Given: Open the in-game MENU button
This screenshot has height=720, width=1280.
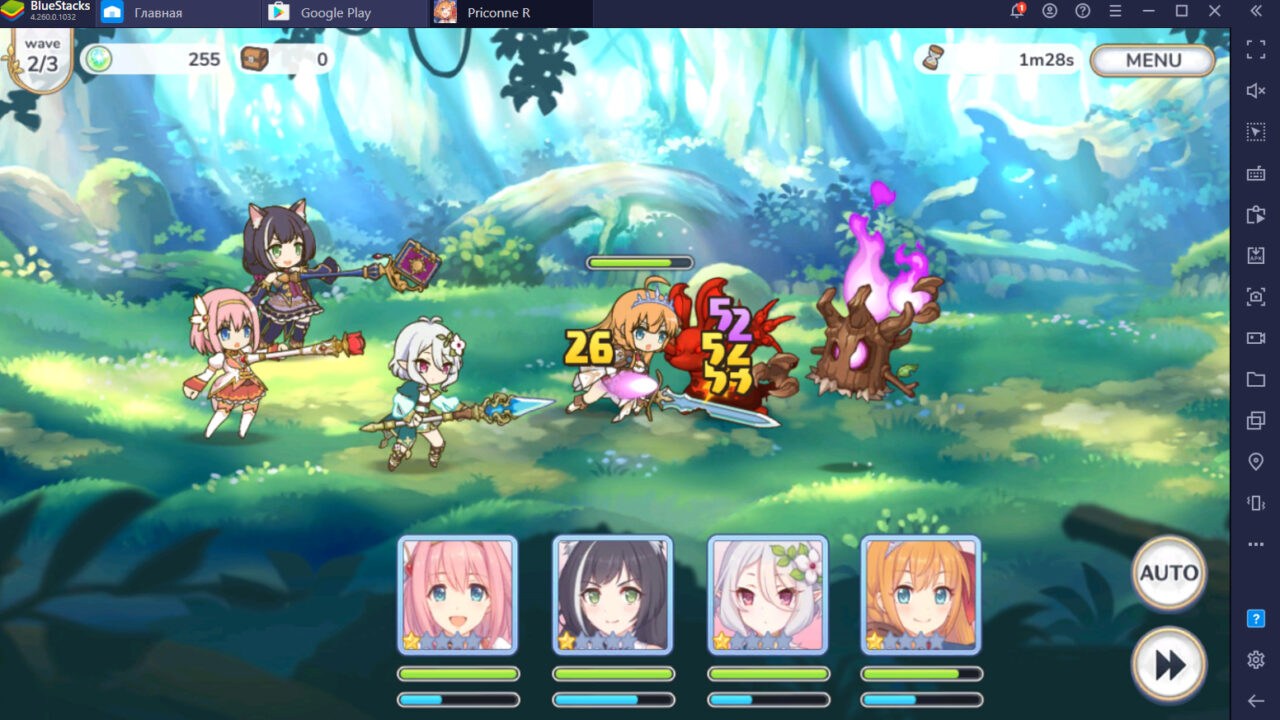Looking at the screenshot, I should point(1152,60).
